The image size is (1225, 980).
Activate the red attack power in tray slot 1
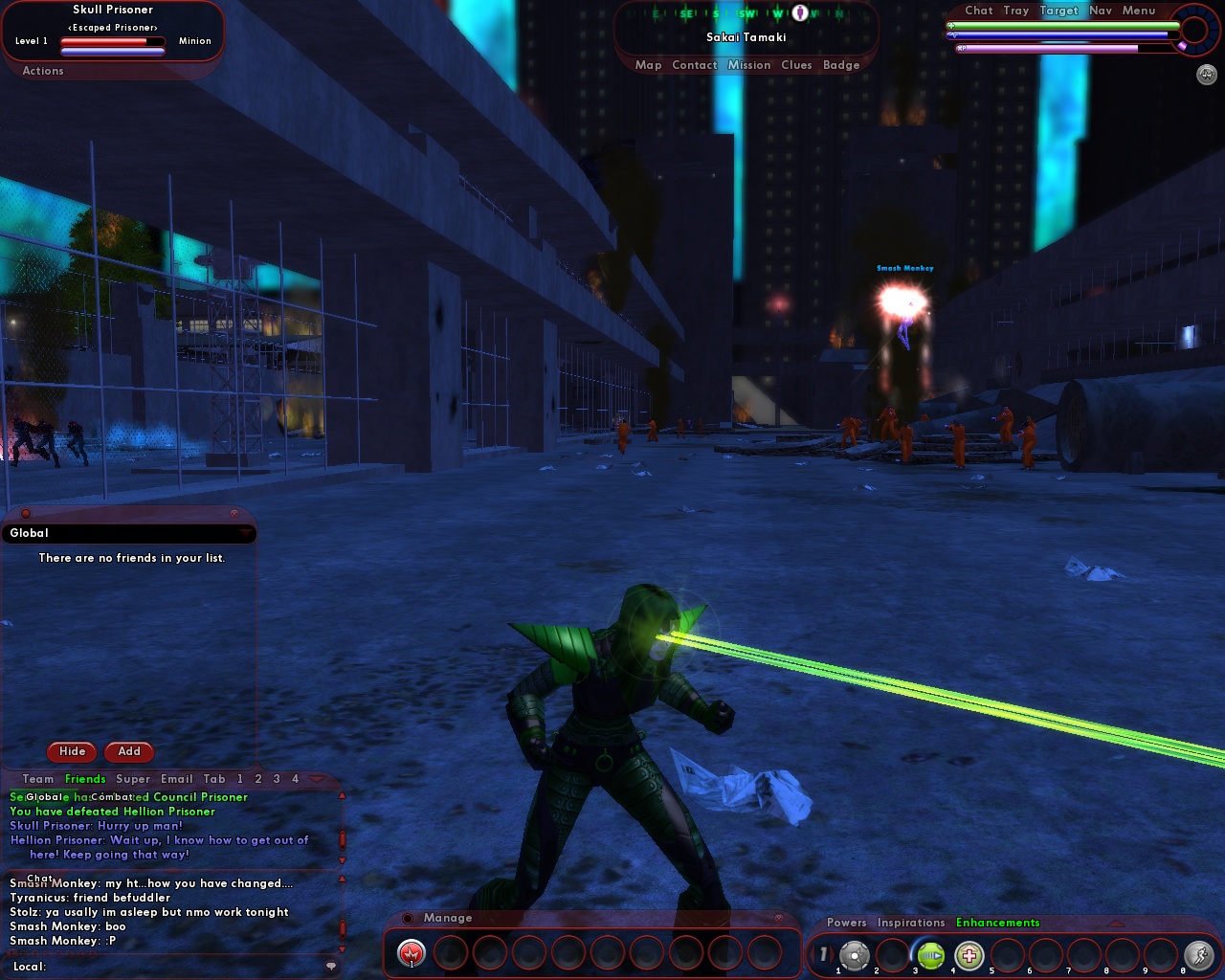point(412,954)
